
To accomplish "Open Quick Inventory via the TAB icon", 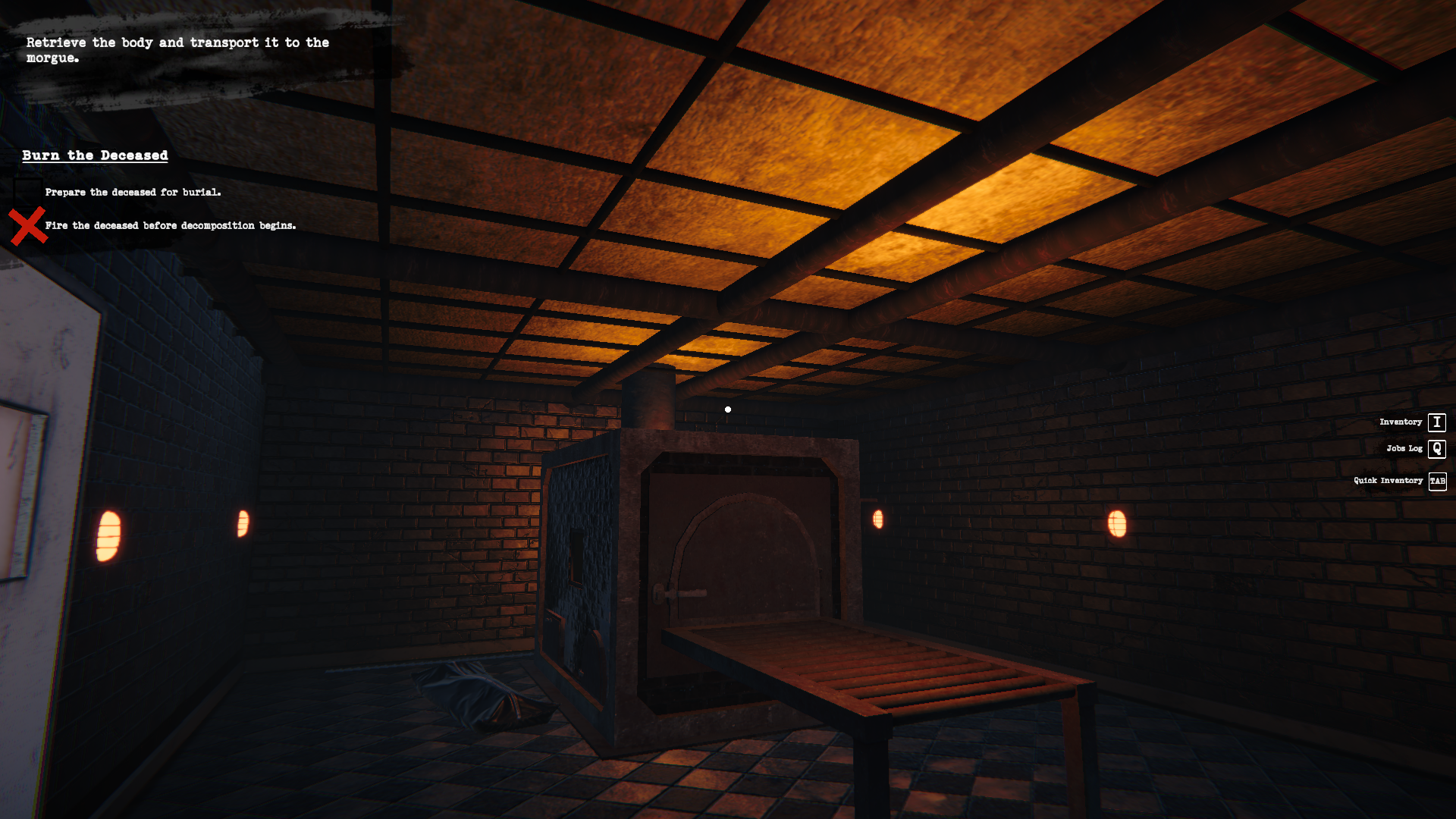I will [x=1437, y=480].
